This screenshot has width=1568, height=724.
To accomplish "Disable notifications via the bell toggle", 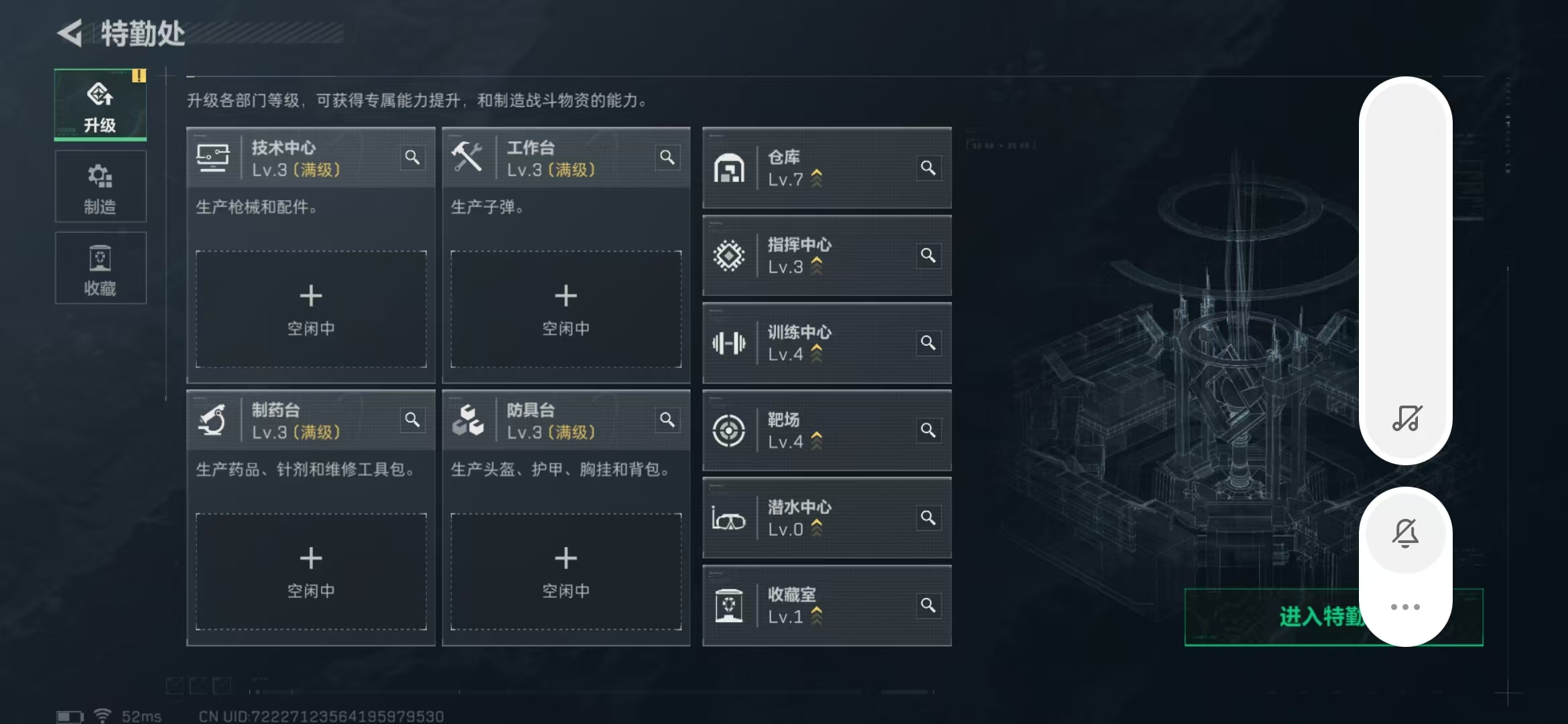I will tap(1406, 533).
